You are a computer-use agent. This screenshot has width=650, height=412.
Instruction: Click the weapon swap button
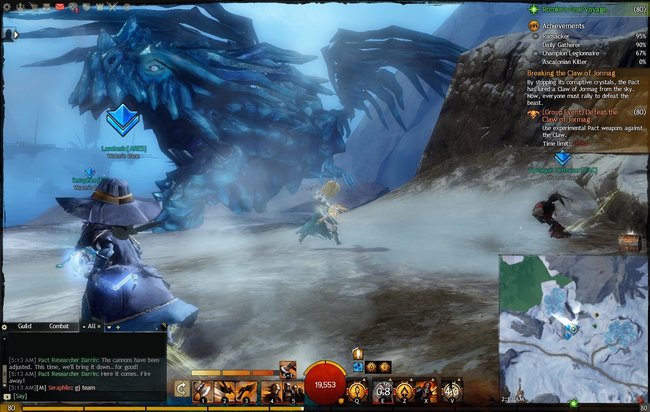click(181, 390)
